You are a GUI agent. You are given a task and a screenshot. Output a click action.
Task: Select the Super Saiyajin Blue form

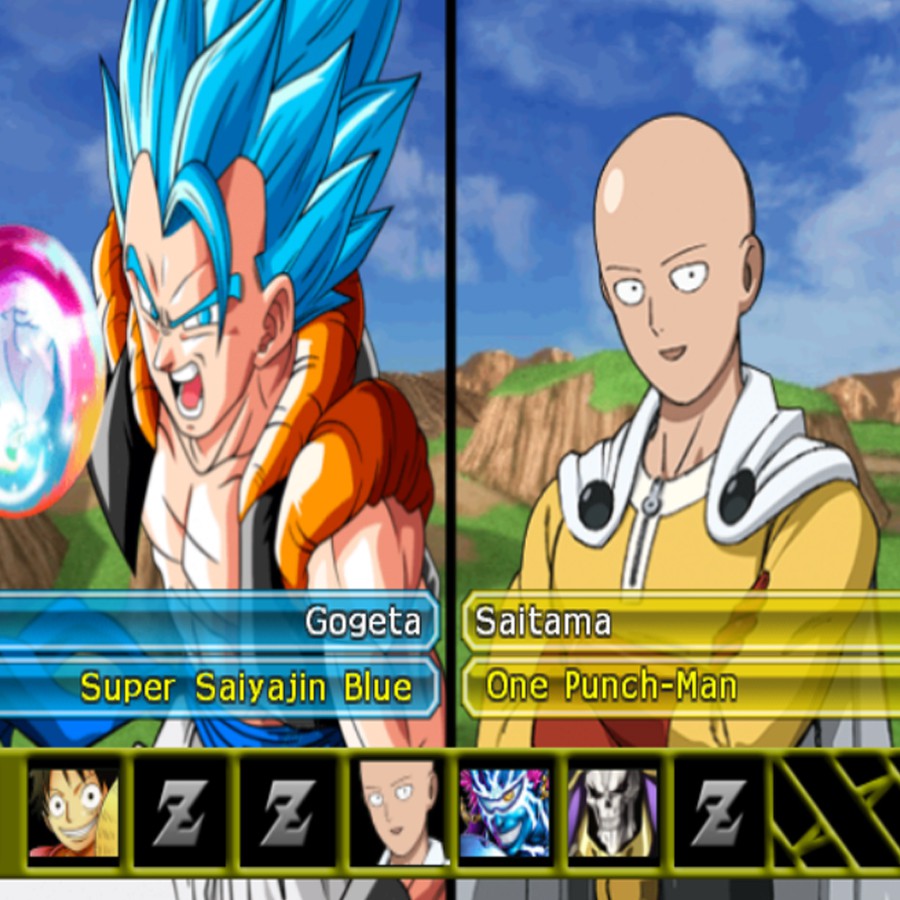coord(246,687)
